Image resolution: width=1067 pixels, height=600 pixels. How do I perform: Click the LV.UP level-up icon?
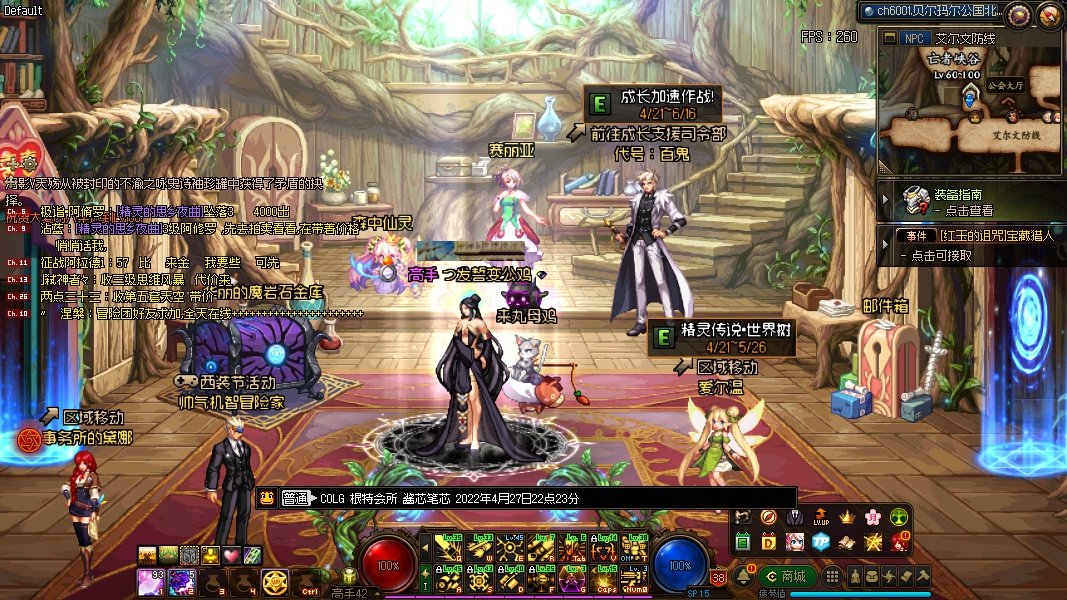(x=821, y=518)
